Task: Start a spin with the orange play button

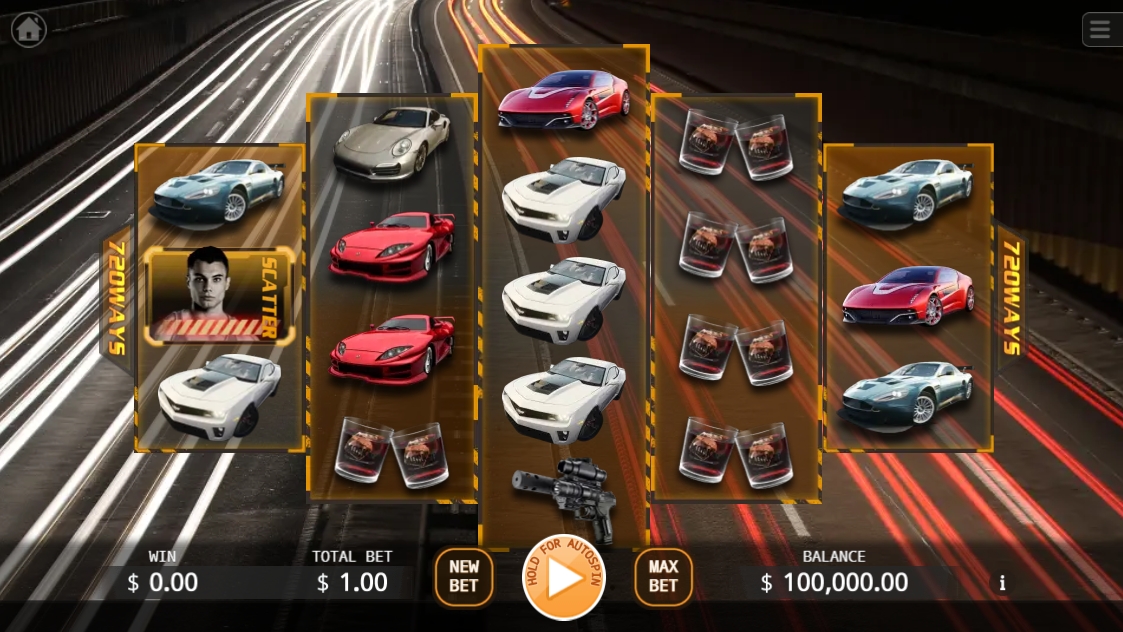Action: click(564, 578)
